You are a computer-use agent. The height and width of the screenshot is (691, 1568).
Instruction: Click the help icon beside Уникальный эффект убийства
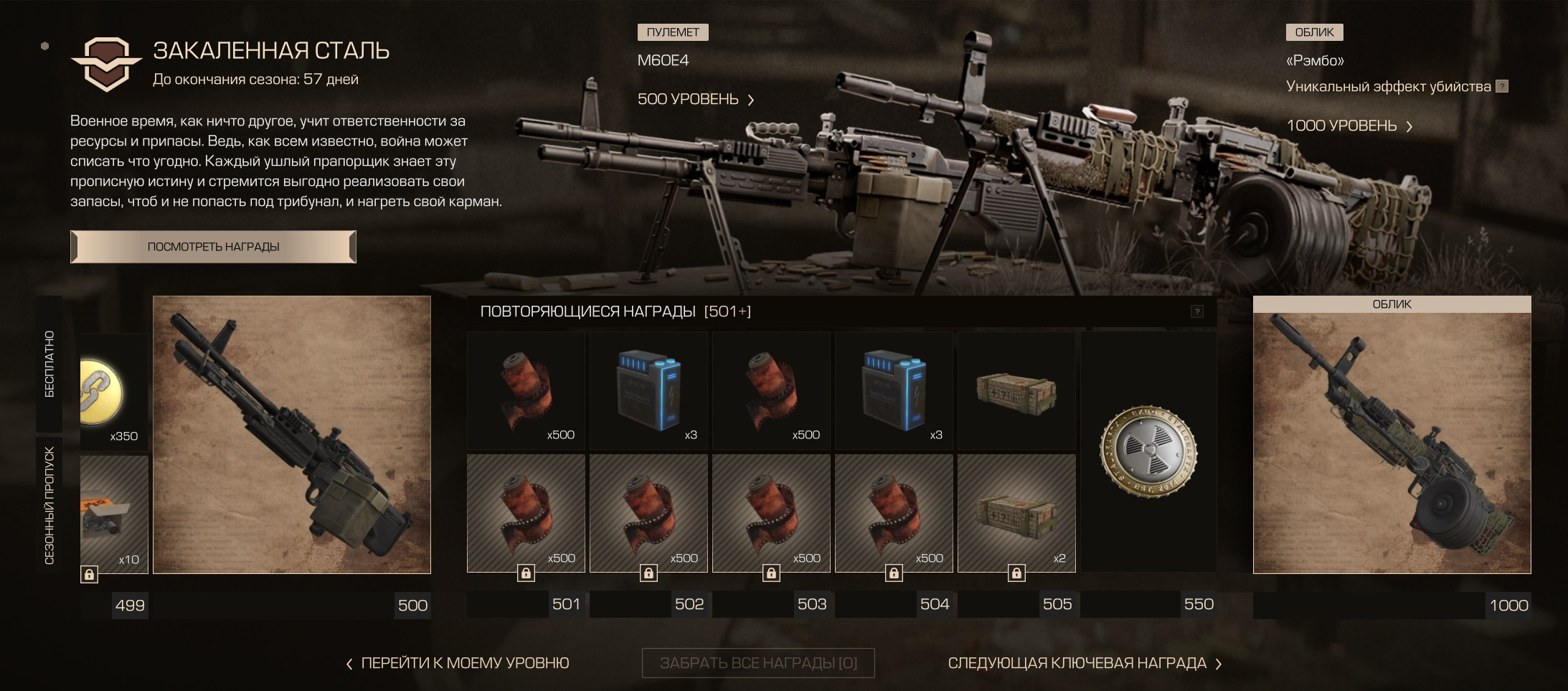click(1502, 87)
